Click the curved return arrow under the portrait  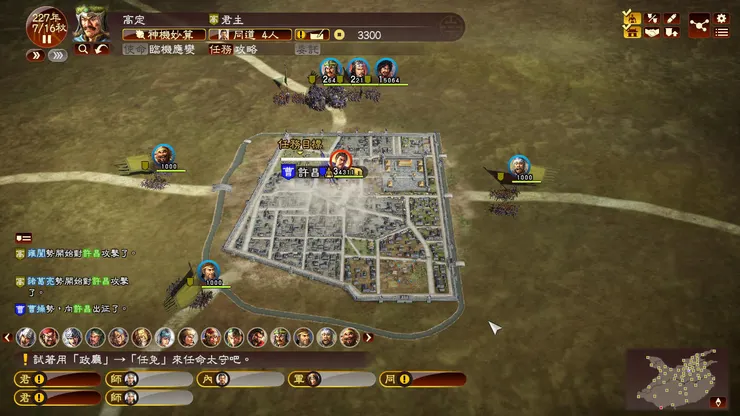pos(101,48)
